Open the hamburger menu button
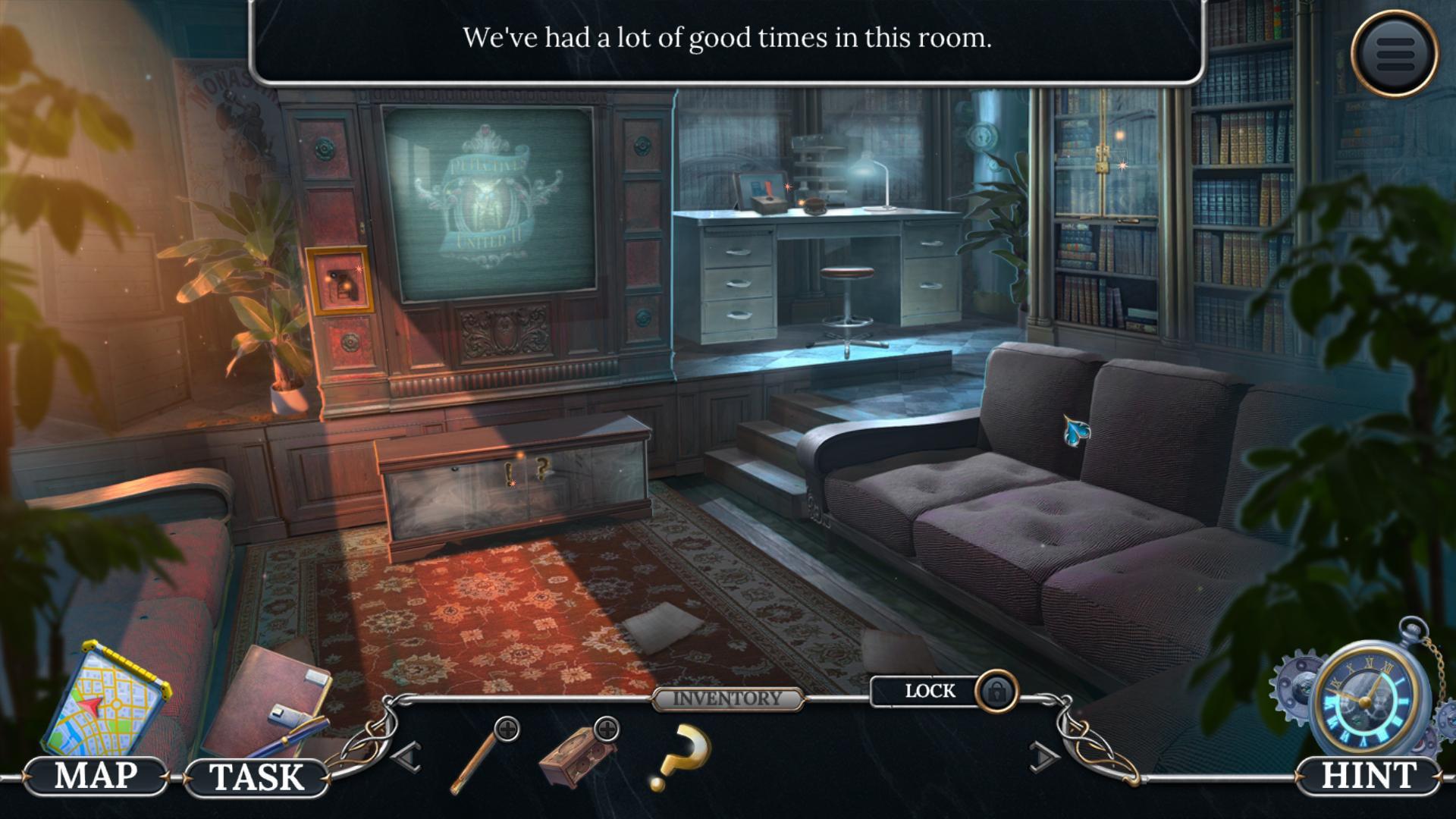The height and width of the screenshot is (819, 1456). 1394,53
